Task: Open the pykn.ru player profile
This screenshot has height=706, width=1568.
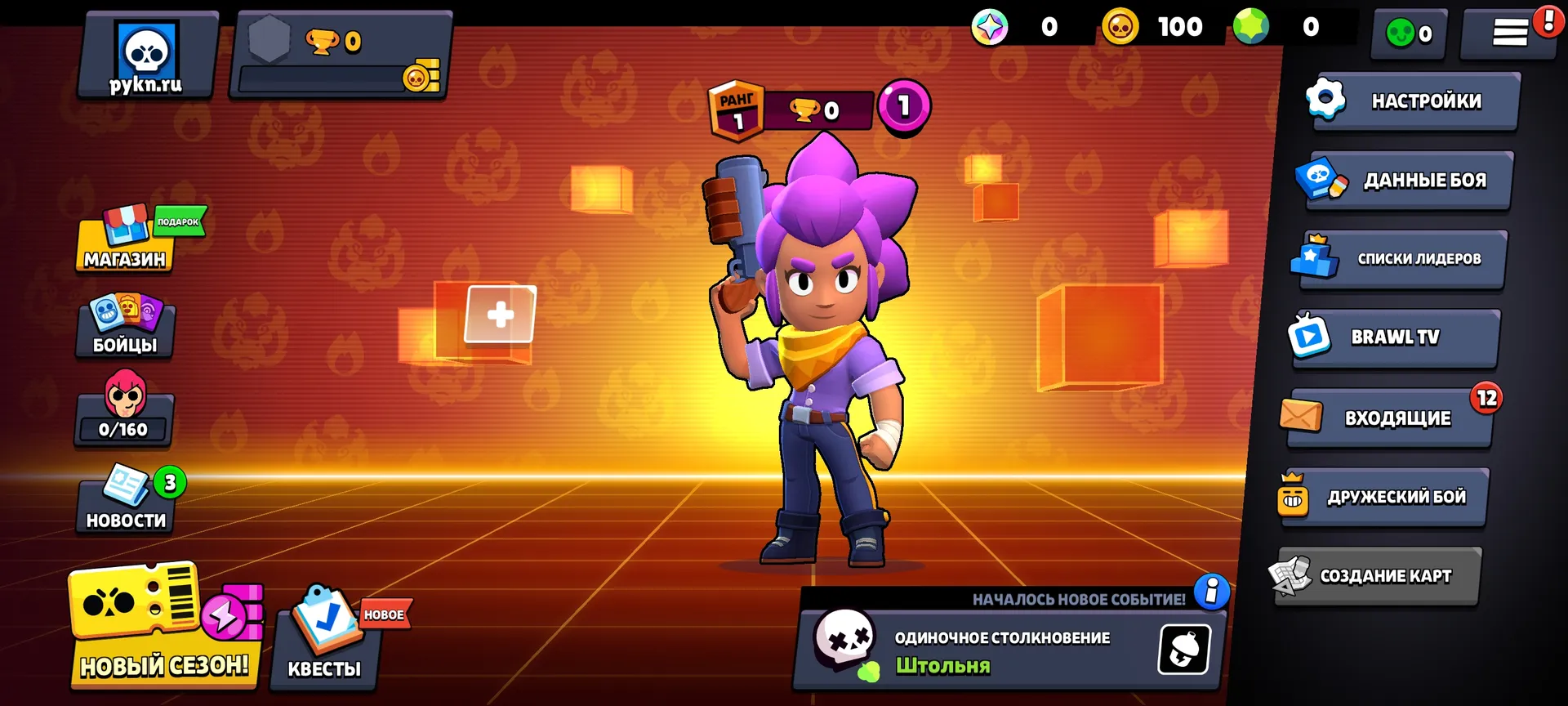Action: (147, 56)
